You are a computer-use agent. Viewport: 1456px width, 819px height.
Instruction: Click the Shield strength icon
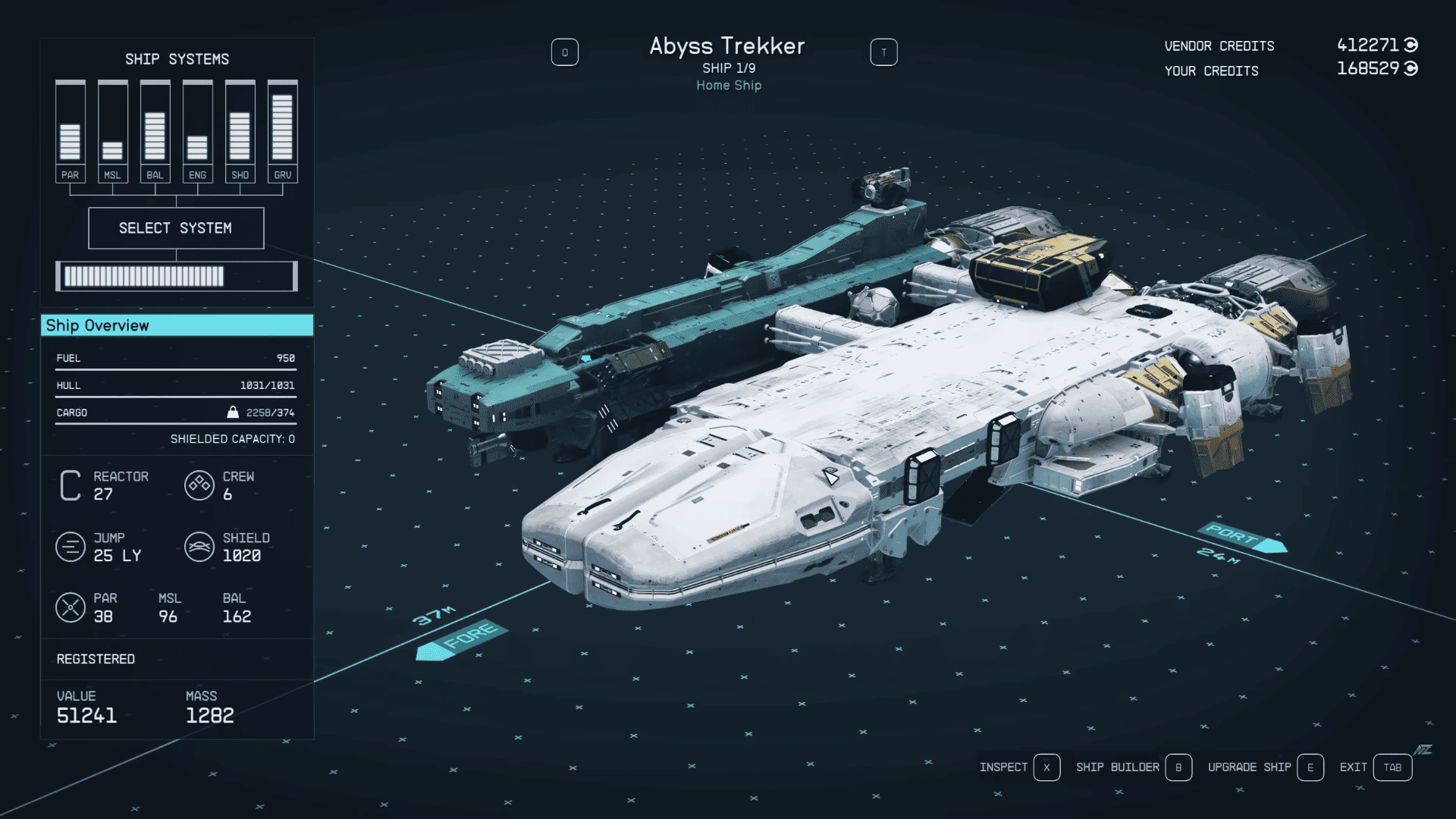199,547
